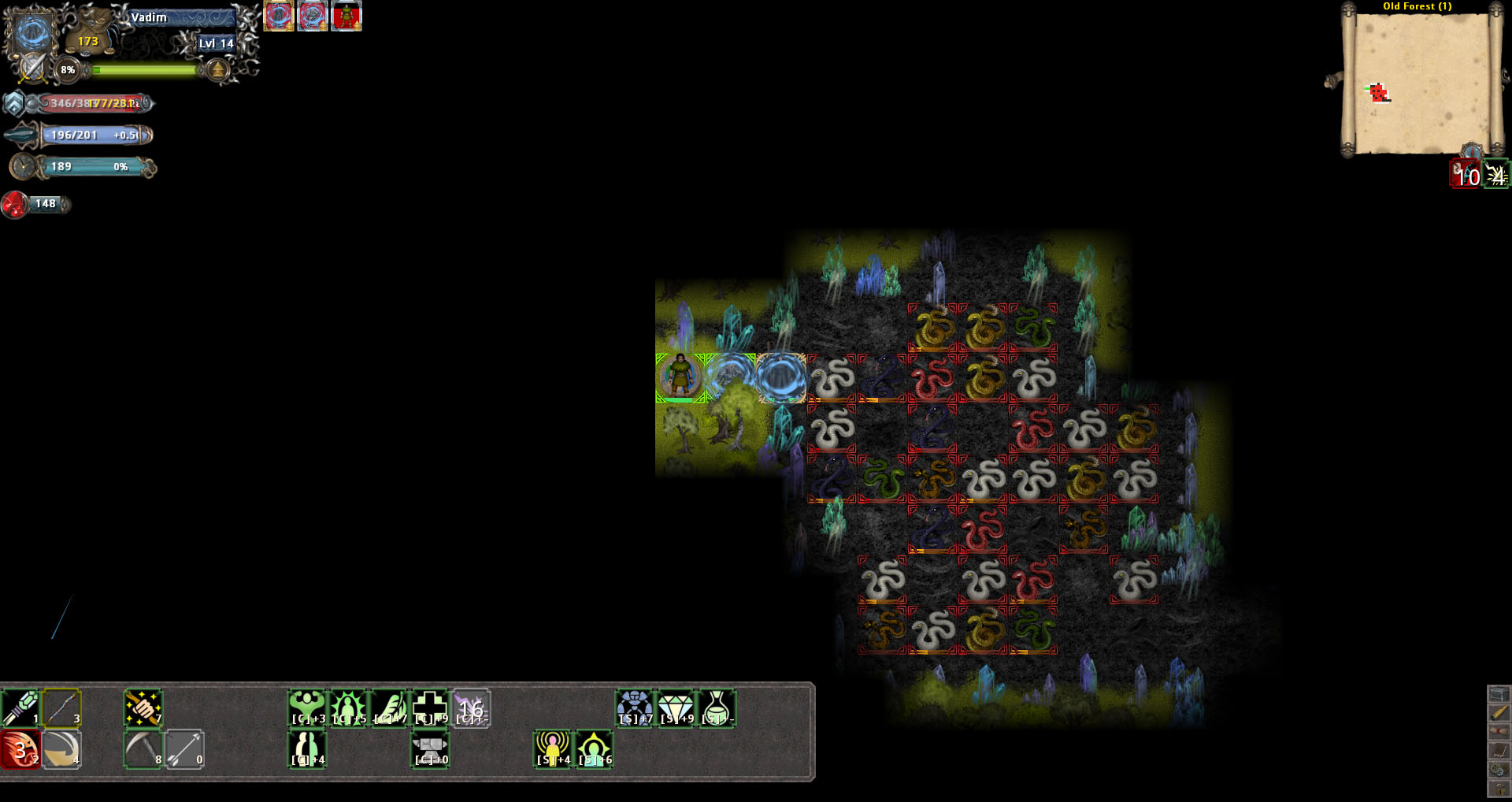
Task: Activate the glowing fist talent with stars
Action: click(x=143, y=707)
